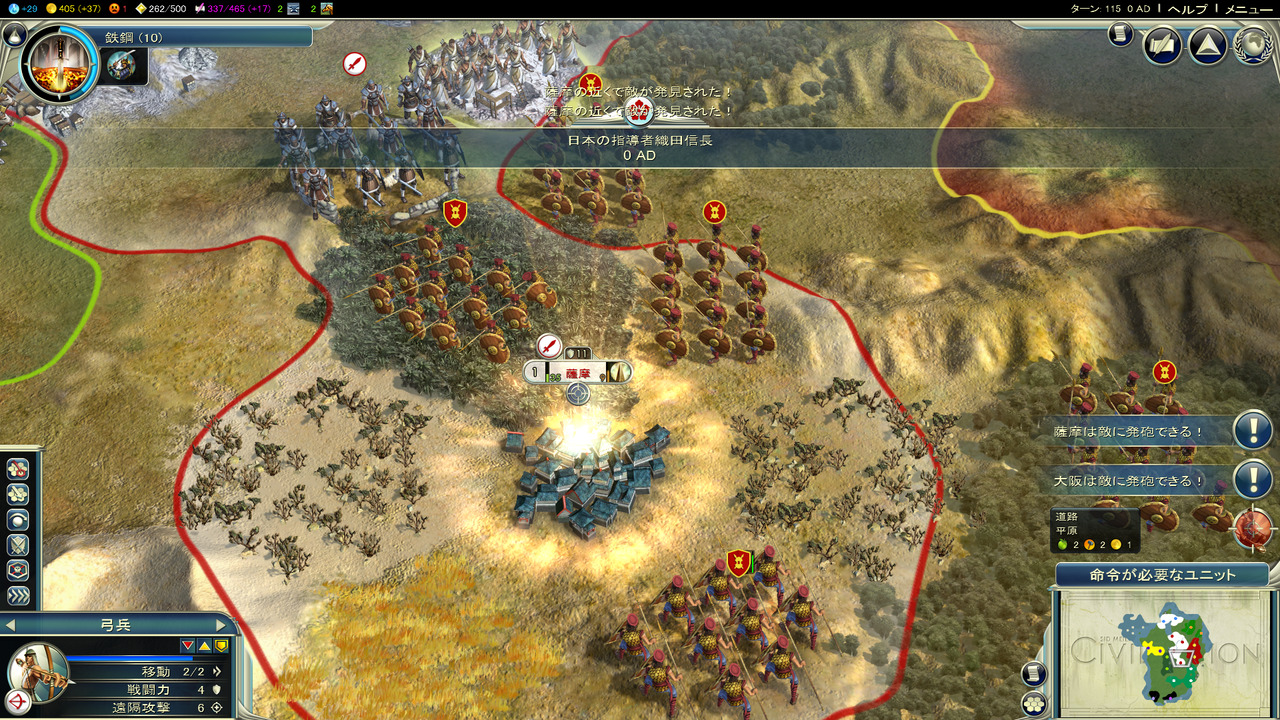The image size is (1280, 720).
Task: Toggle the minimap hex grid options button
Action: 1033,703
